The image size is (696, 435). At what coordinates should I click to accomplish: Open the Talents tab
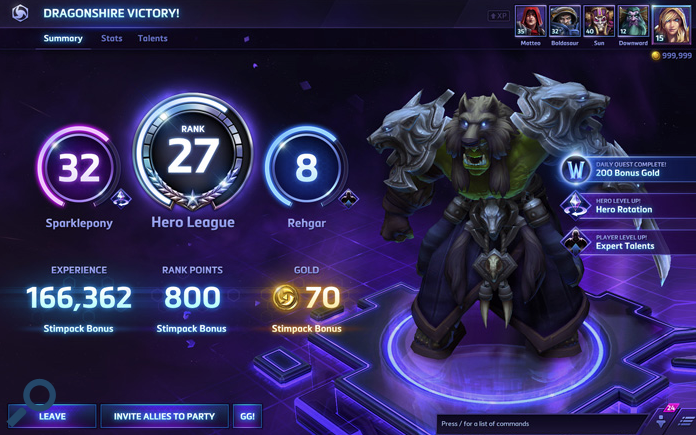153,39
